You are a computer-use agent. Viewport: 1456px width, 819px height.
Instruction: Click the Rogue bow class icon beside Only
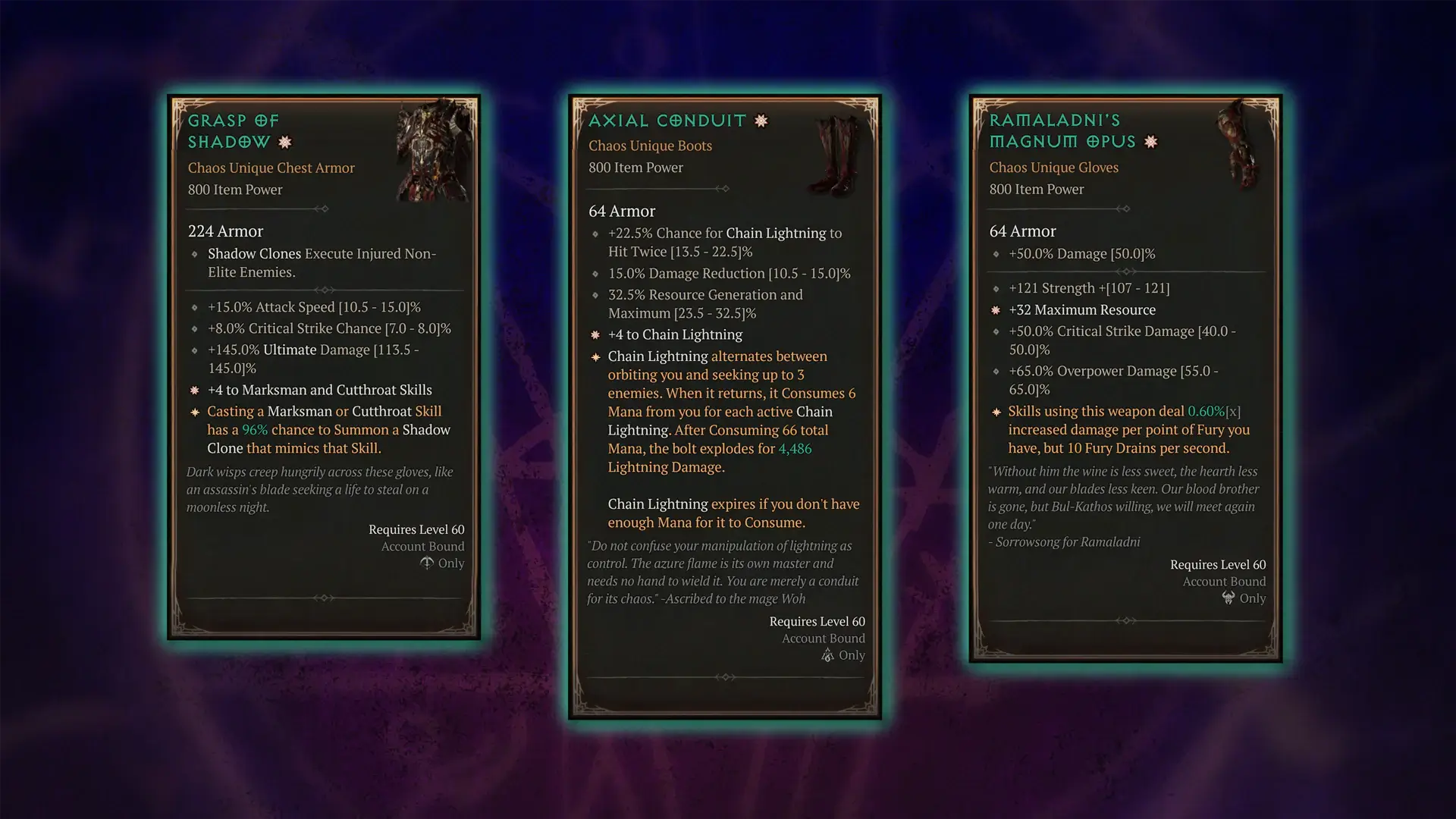pyautogui.click(x=427, y=563)
